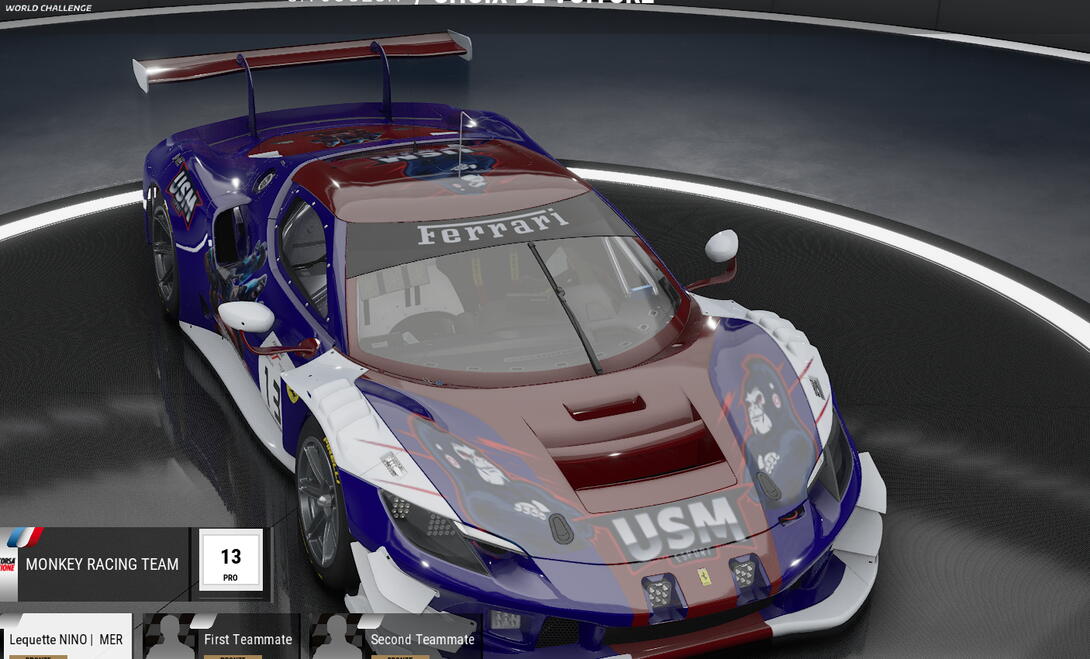Screen dimensions: 1090x659
Task: Select the Monkey Racing Team name panel
Action: pyautogui.click(x=101, y=564)
